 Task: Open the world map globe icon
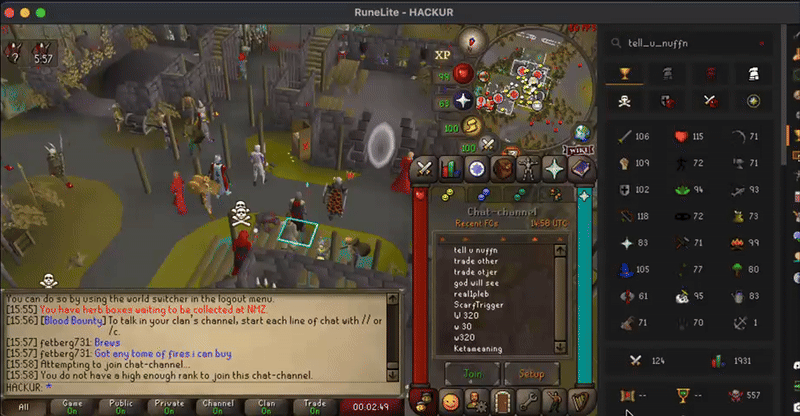(581, 134)
